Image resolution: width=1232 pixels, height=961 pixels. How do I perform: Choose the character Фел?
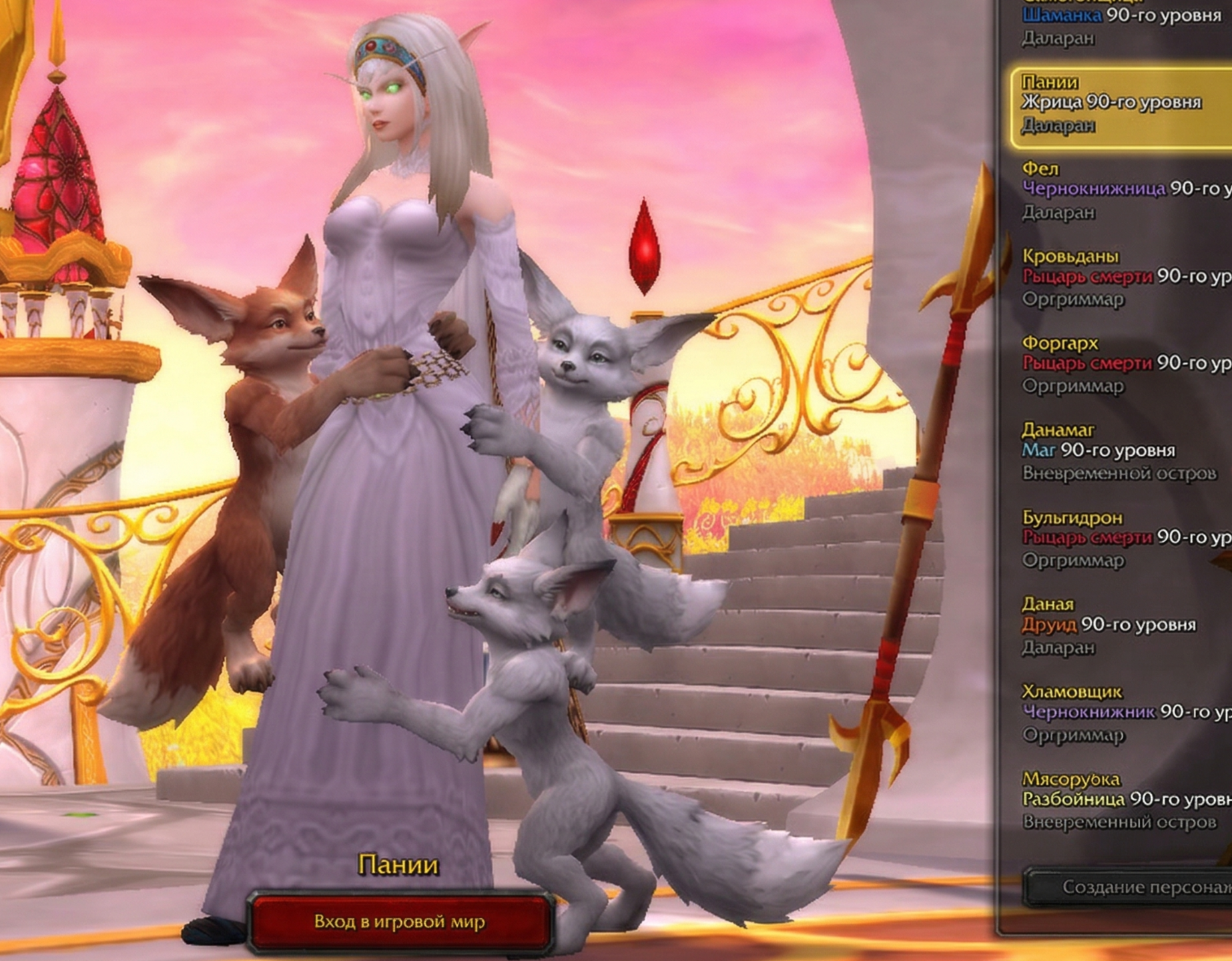point(1121,190)
